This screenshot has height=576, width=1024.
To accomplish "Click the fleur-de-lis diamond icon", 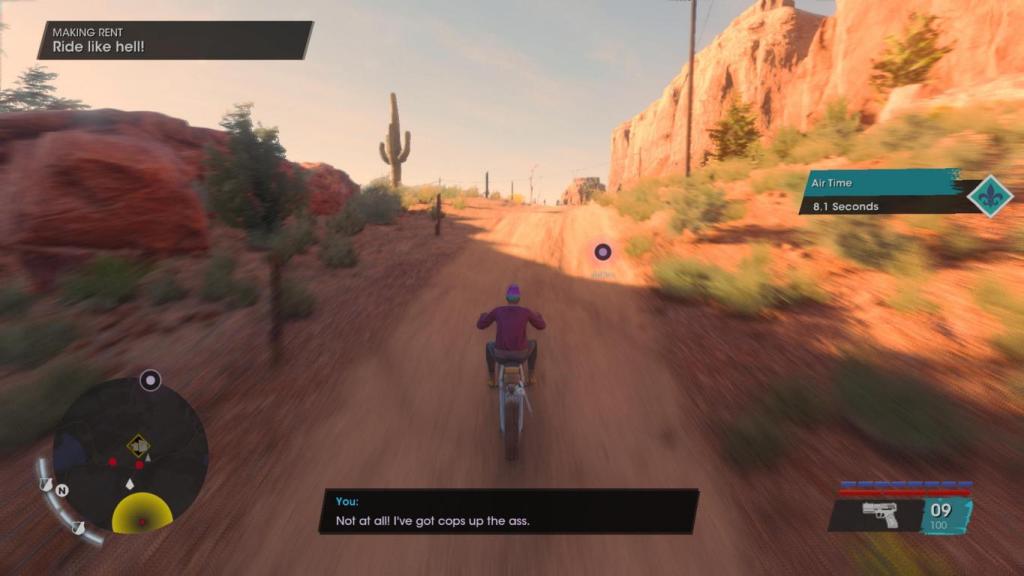I will click(990, 196).
